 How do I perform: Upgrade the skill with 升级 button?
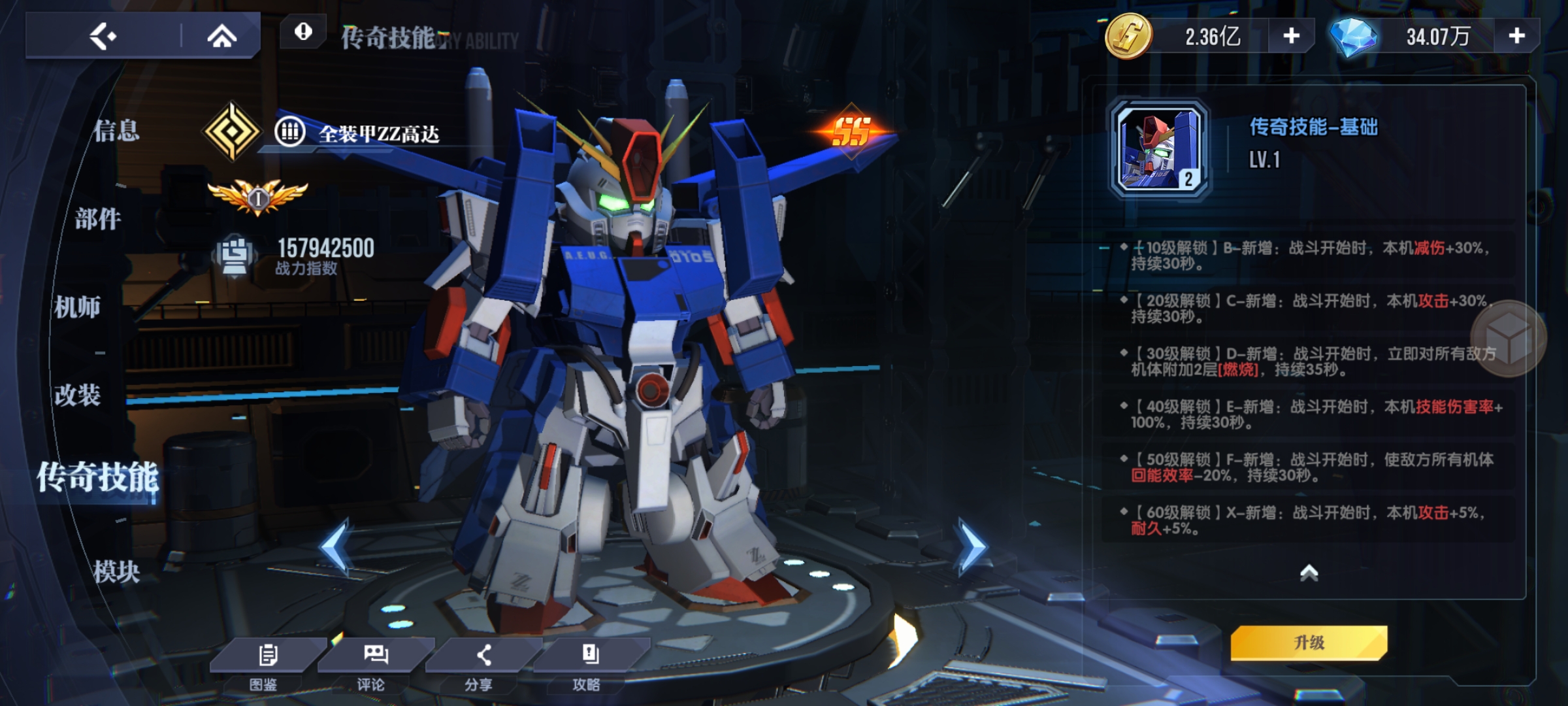[x=1309, y=643]
